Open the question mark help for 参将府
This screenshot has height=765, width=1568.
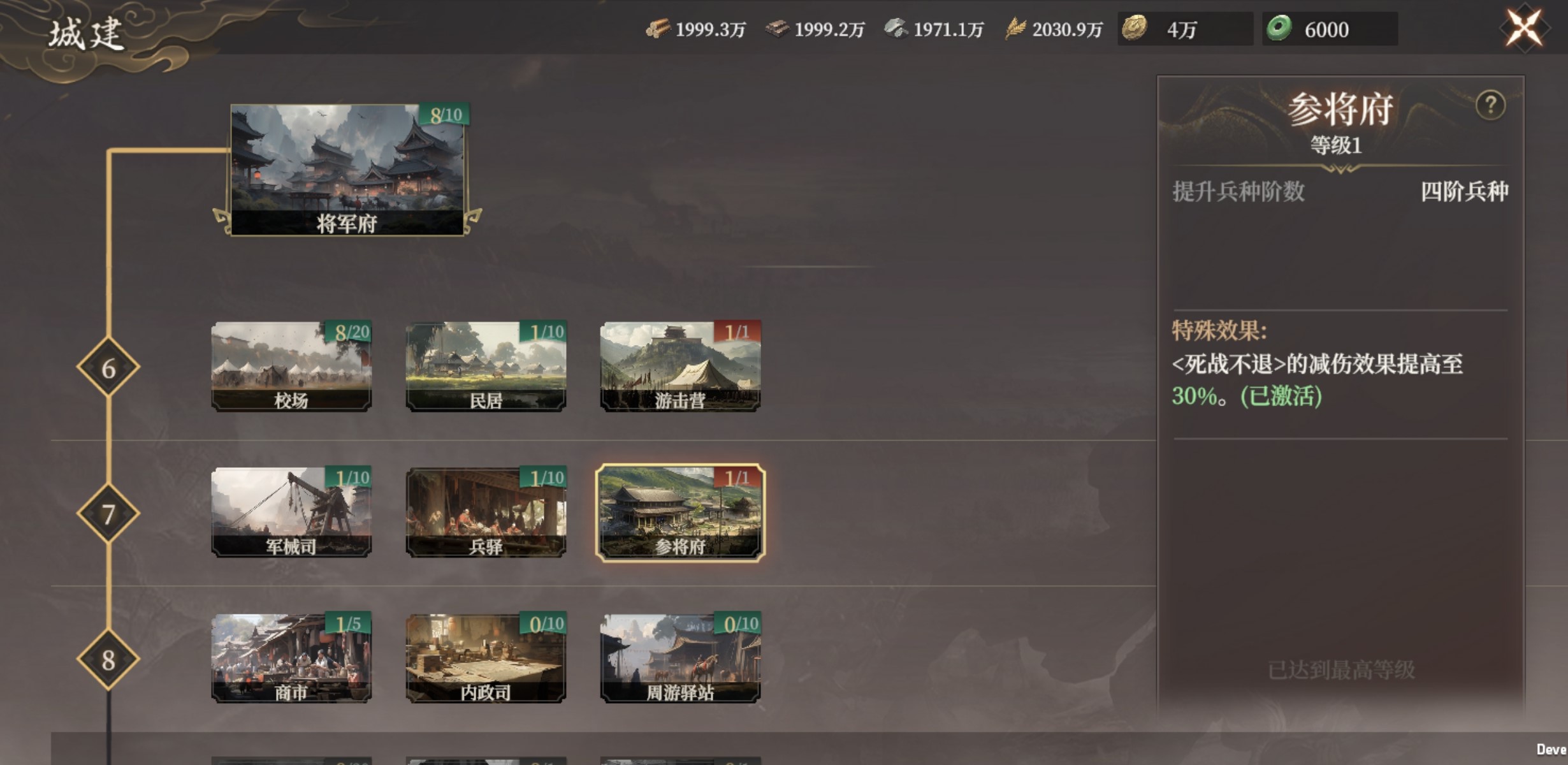tap(1490, 106)
